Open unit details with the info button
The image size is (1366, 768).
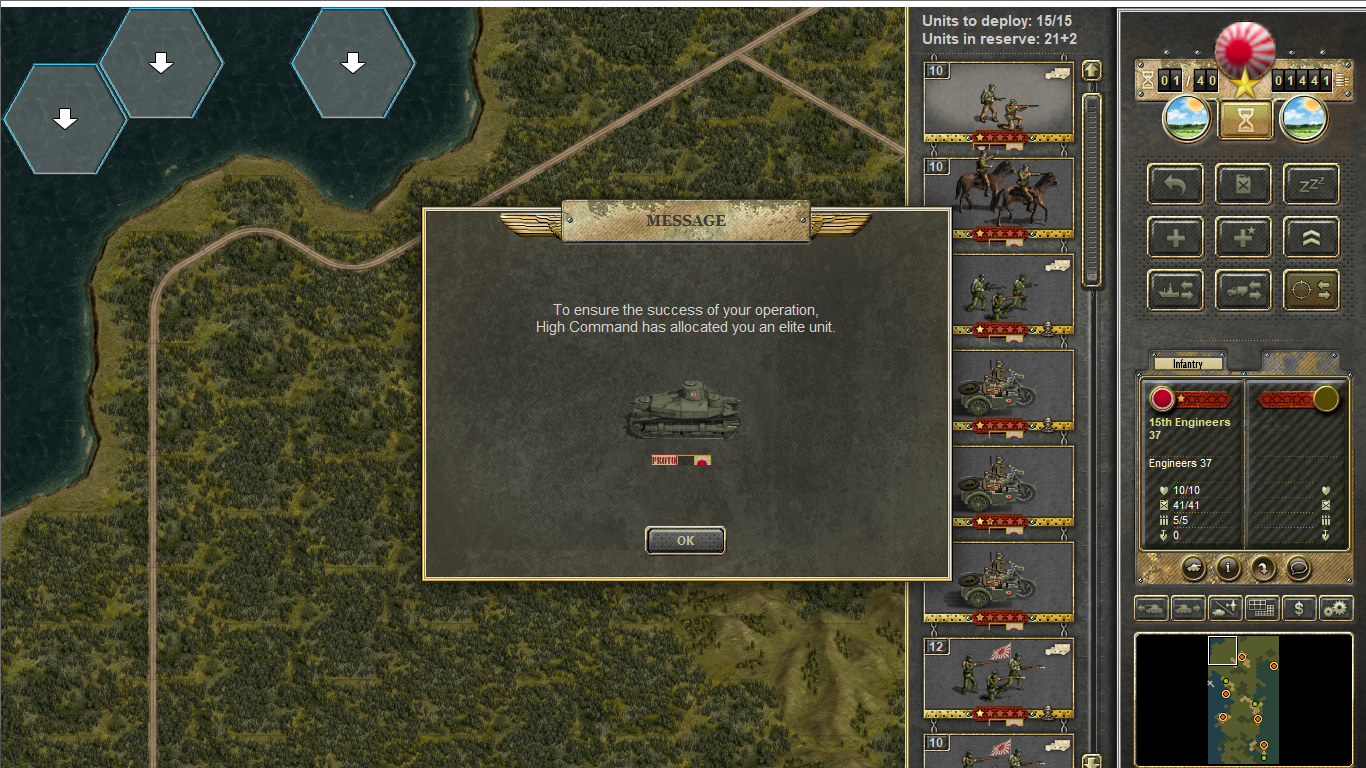[x=1228, y=568]
